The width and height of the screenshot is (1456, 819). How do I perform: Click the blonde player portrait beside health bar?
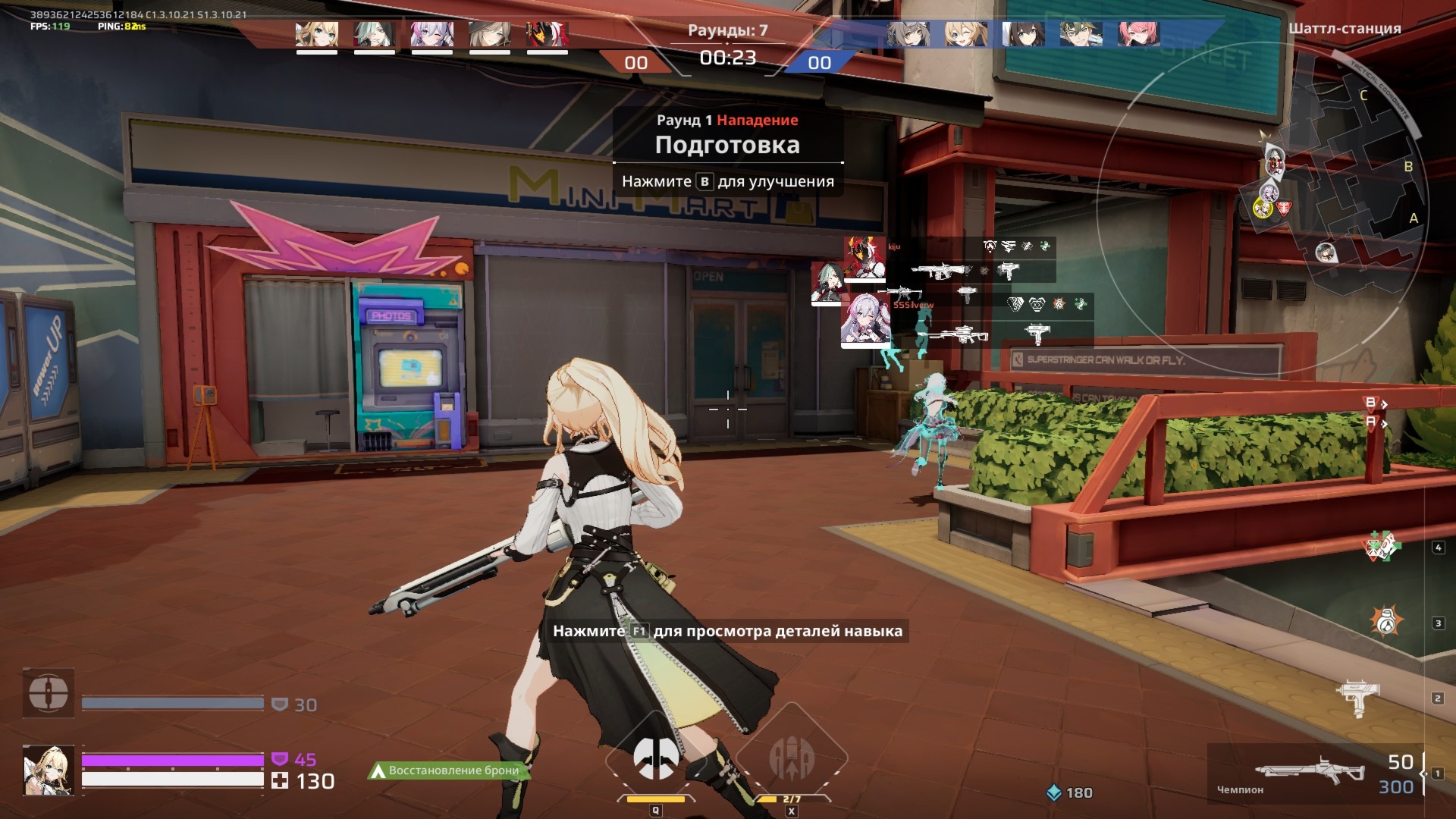[49, 770]
